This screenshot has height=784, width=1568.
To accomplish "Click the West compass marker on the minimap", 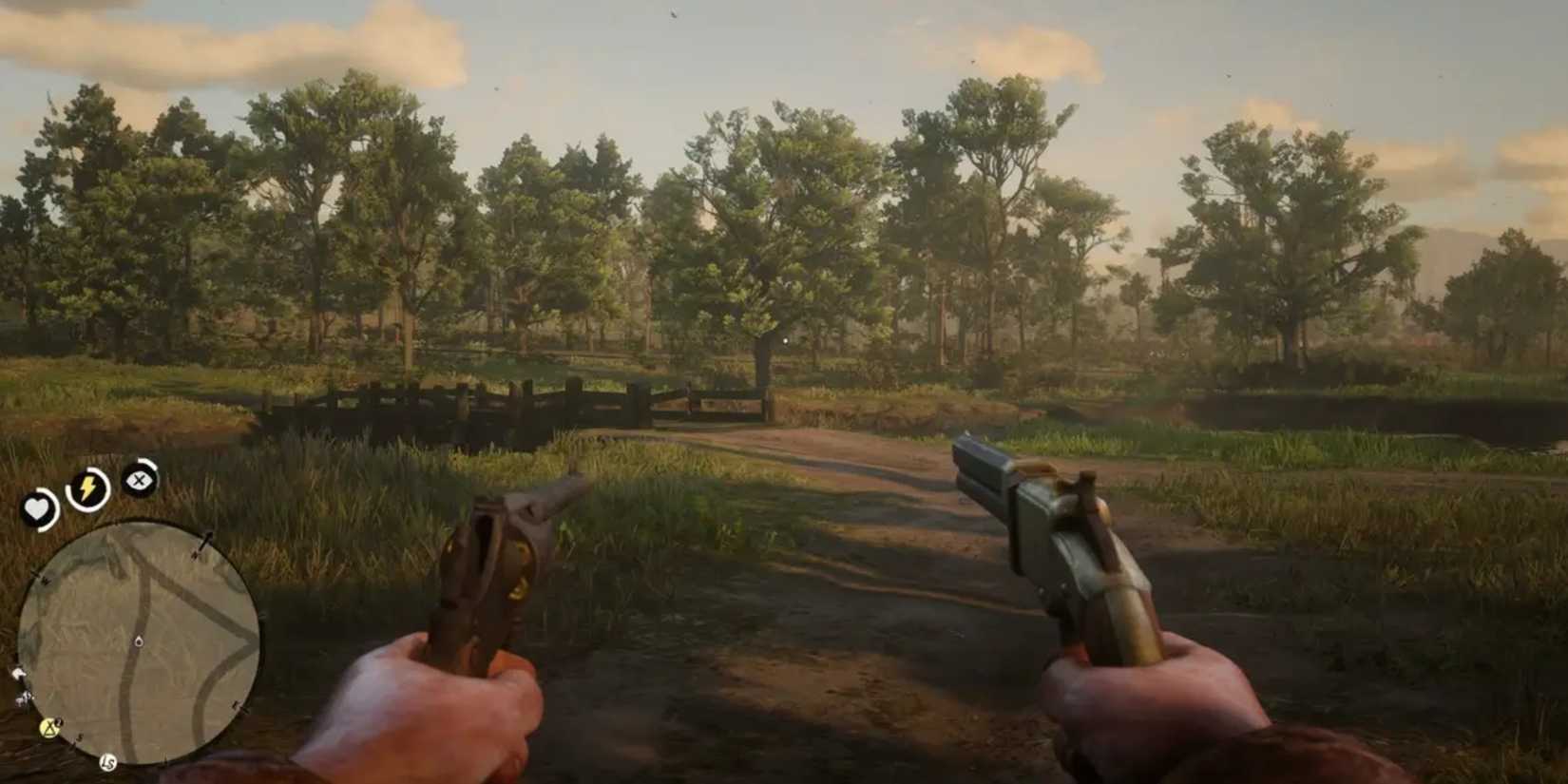I will (44, 580).
